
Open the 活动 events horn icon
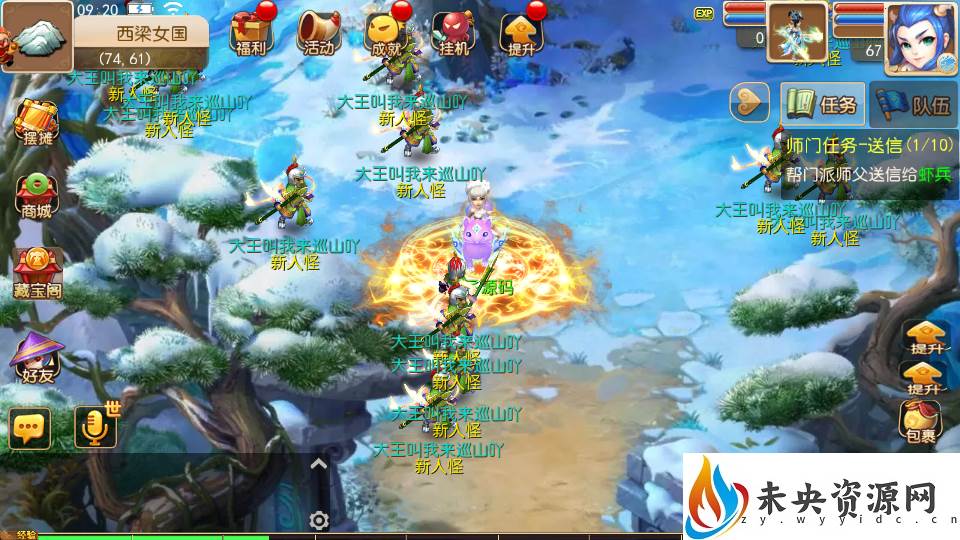click(318, 34)
